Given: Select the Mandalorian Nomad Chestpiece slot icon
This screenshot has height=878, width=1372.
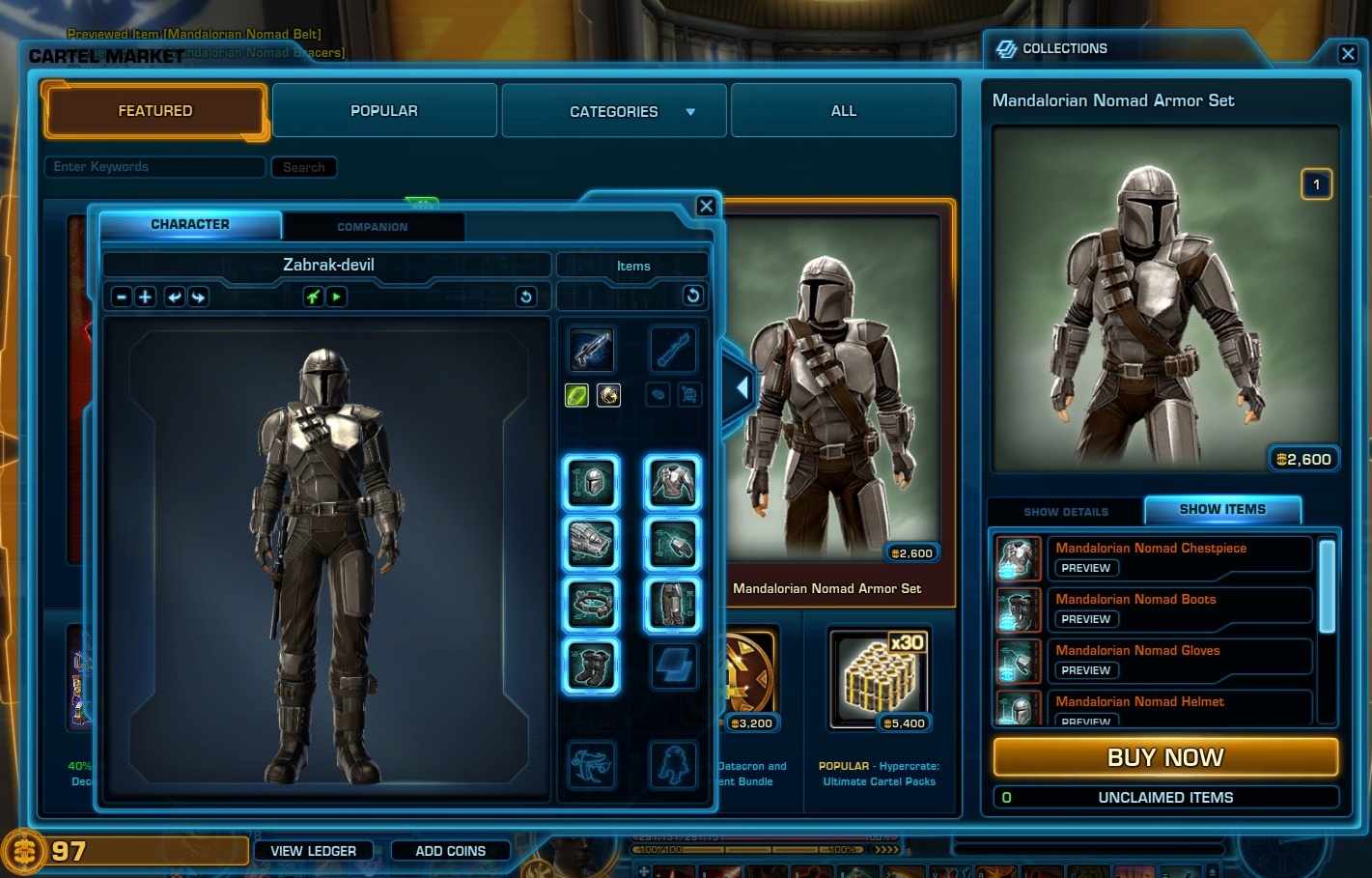Looking at the screenshot, I should [x=673, y=483].
